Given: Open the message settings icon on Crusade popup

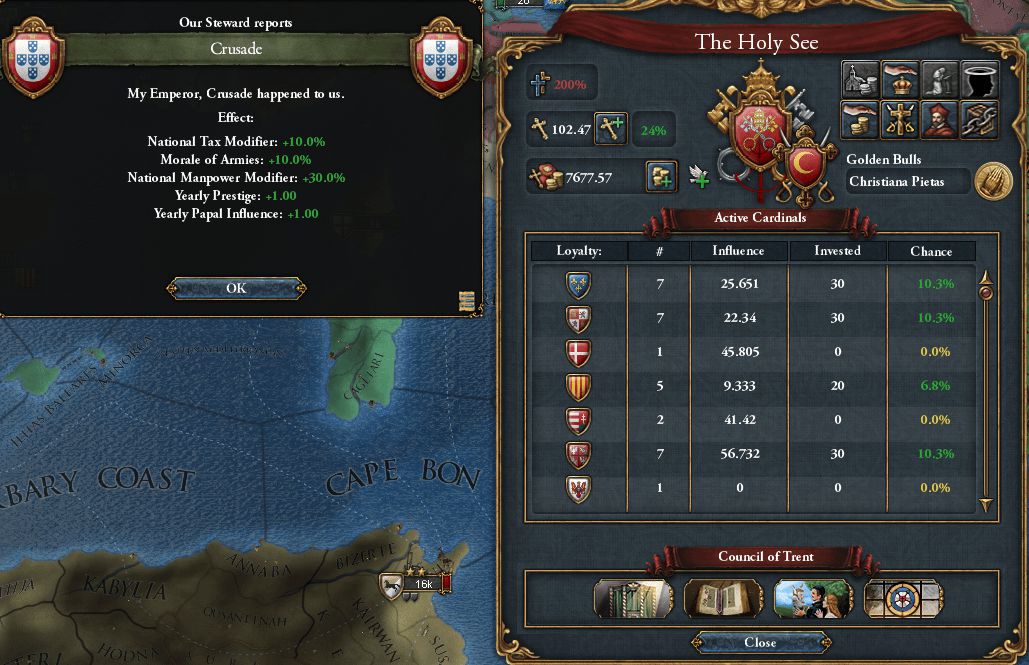Looking at the screenshot, I should 466,301.
